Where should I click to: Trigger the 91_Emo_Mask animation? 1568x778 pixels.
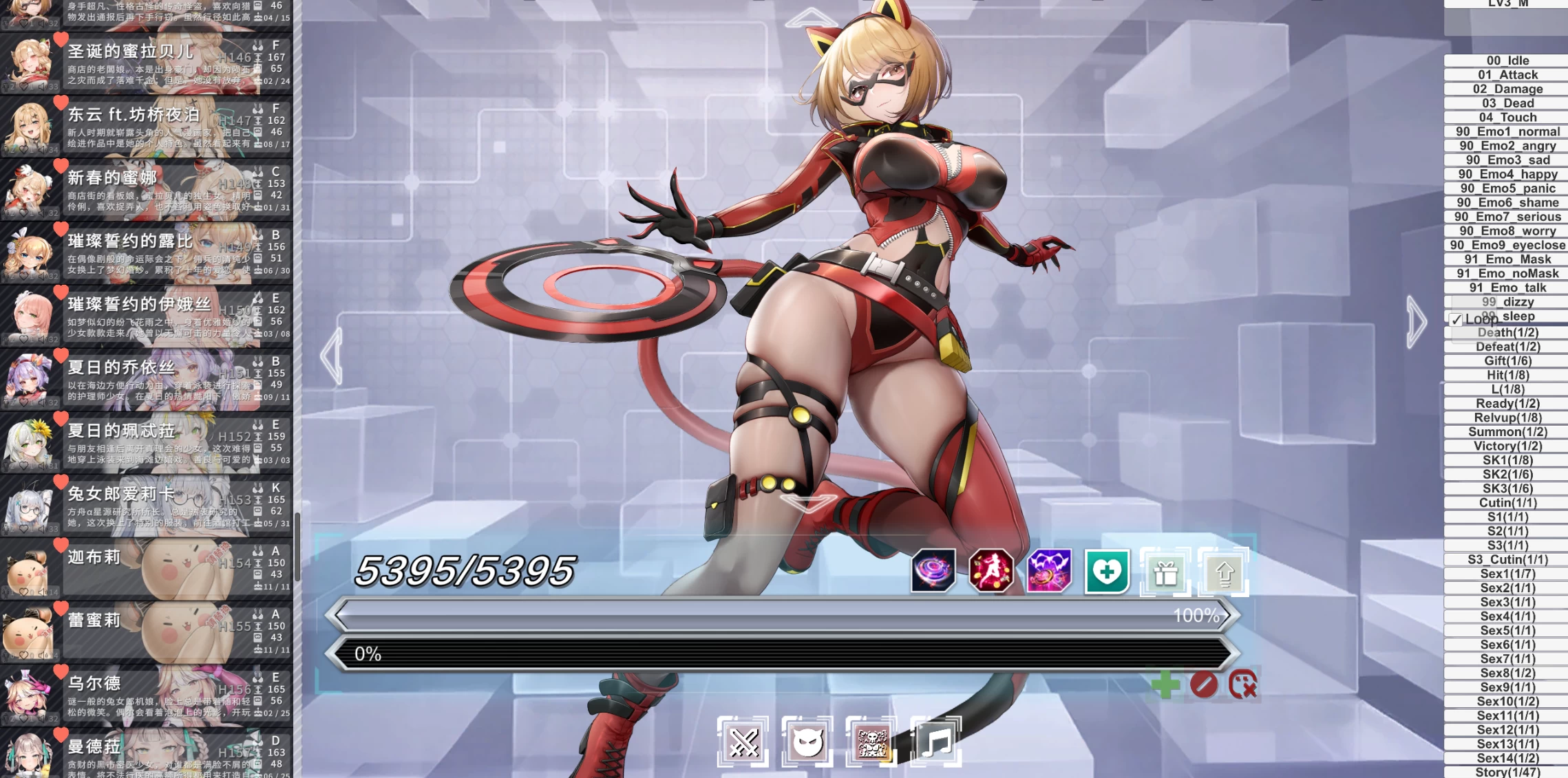pos(1507,259)
